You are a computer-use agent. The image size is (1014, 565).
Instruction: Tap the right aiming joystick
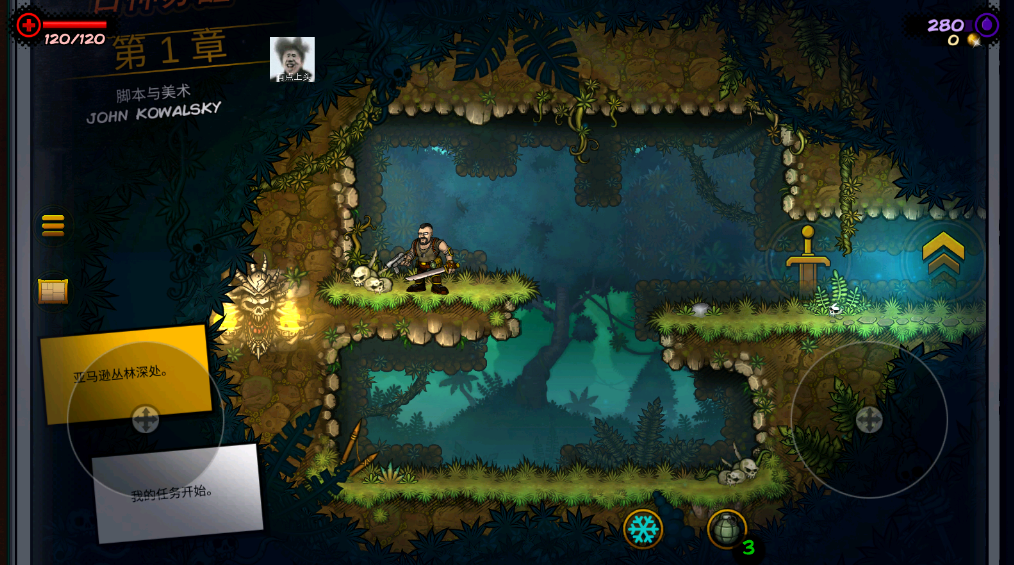point(868,420)
